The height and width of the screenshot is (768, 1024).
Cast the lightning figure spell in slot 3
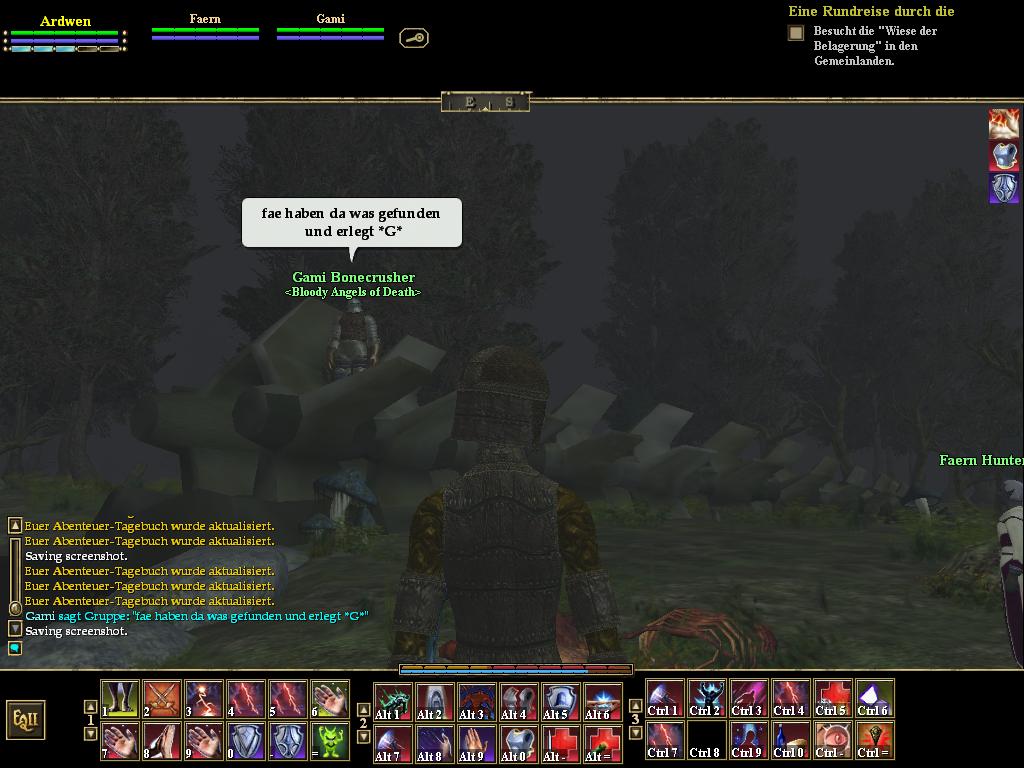[x=204, y=699]
